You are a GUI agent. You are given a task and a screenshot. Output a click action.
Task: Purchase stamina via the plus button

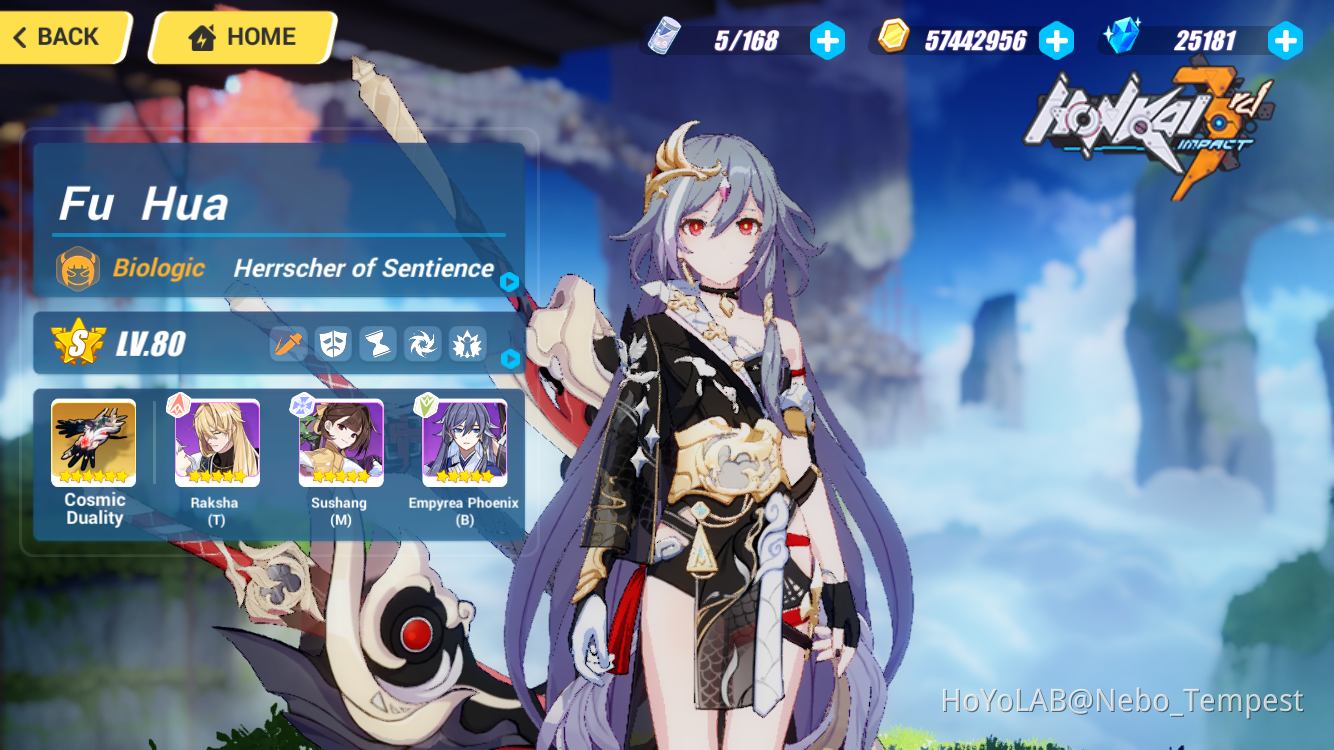(x=827, y=40)
